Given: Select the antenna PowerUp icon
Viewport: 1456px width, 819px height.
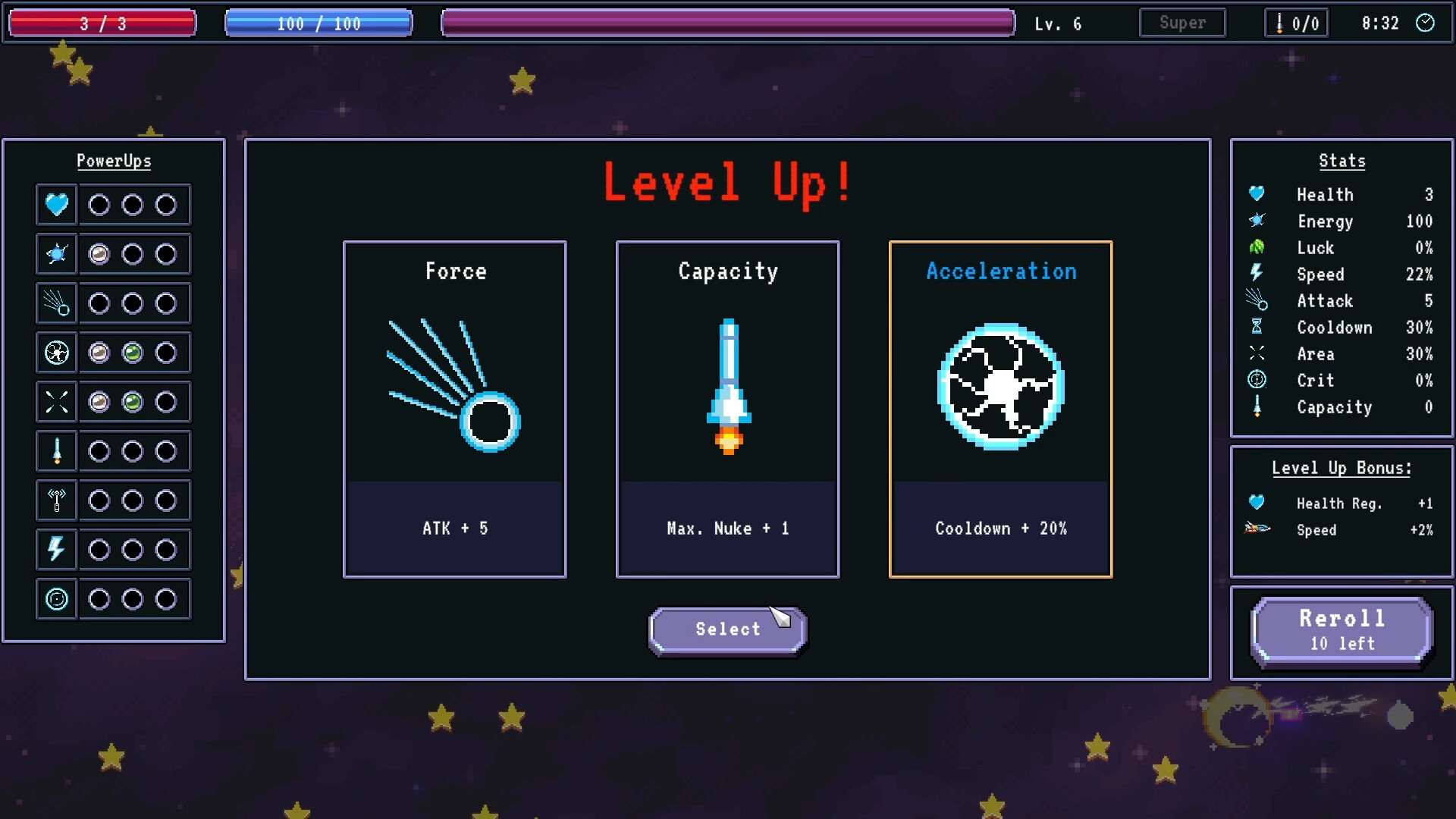Looking at the screenshot, I should click(x=57, y=500).
